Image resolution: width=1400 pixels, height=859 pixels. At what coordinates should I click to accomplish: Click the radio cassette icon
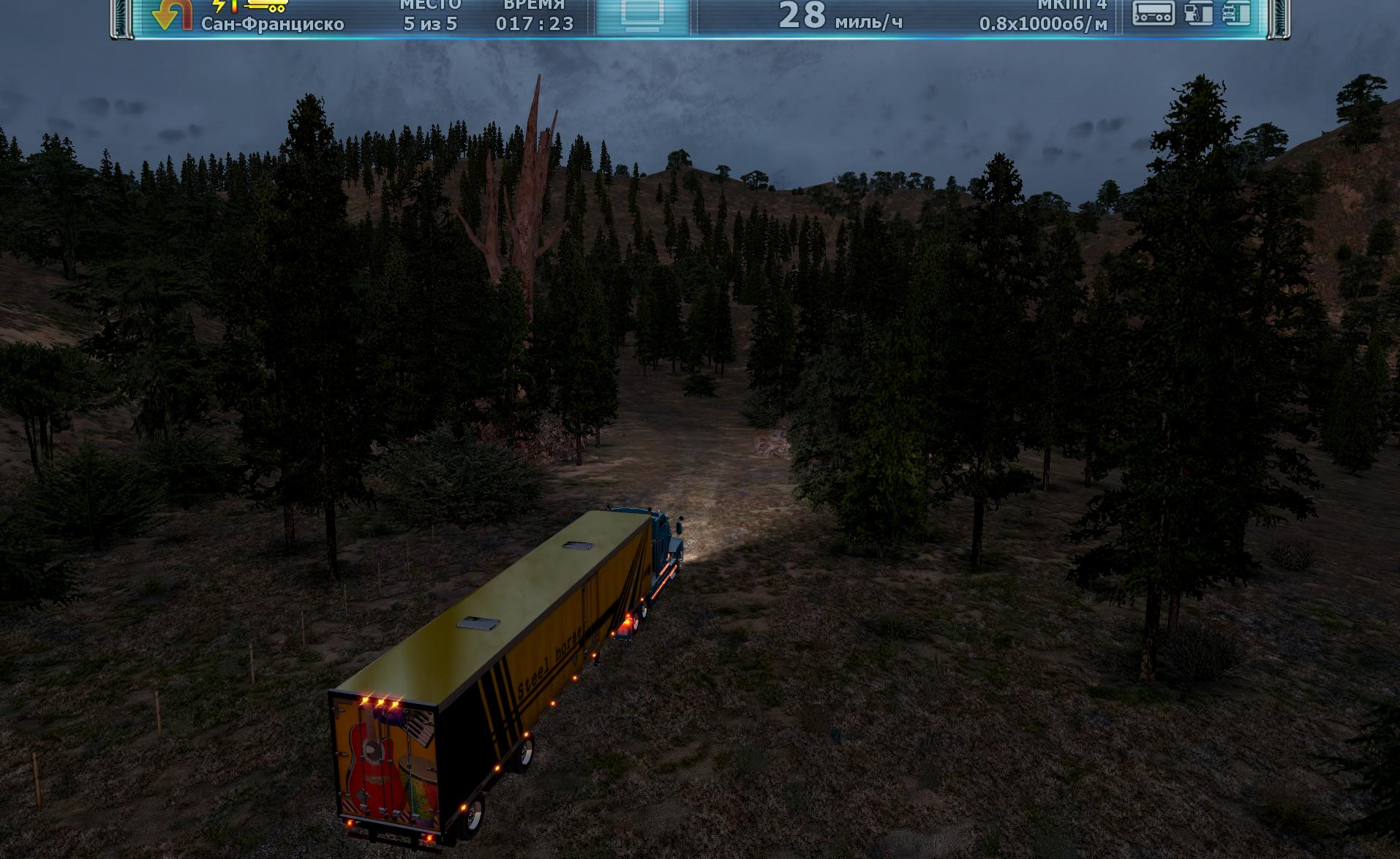(1153, 13)
